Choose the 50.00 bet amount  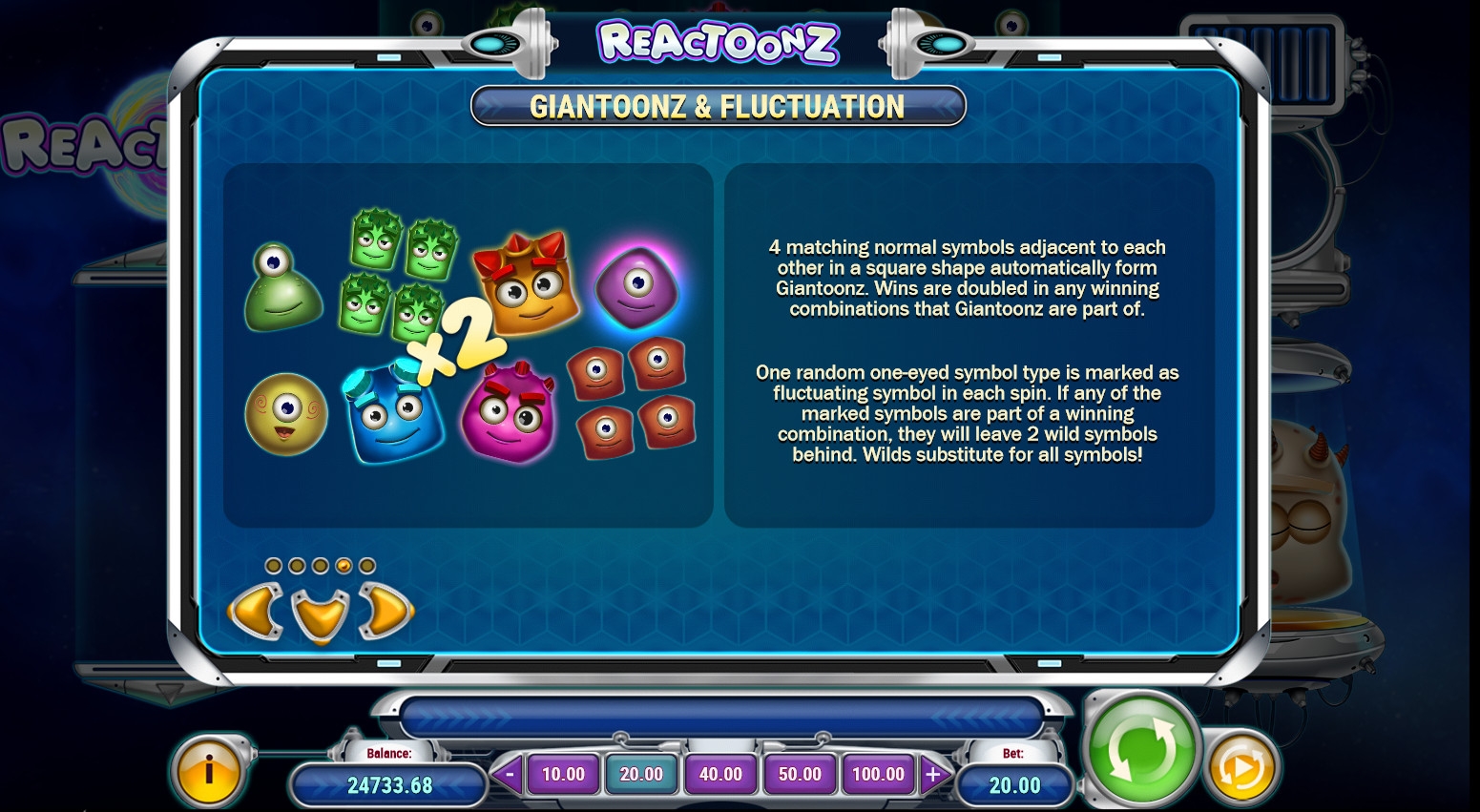click(800, 774)
